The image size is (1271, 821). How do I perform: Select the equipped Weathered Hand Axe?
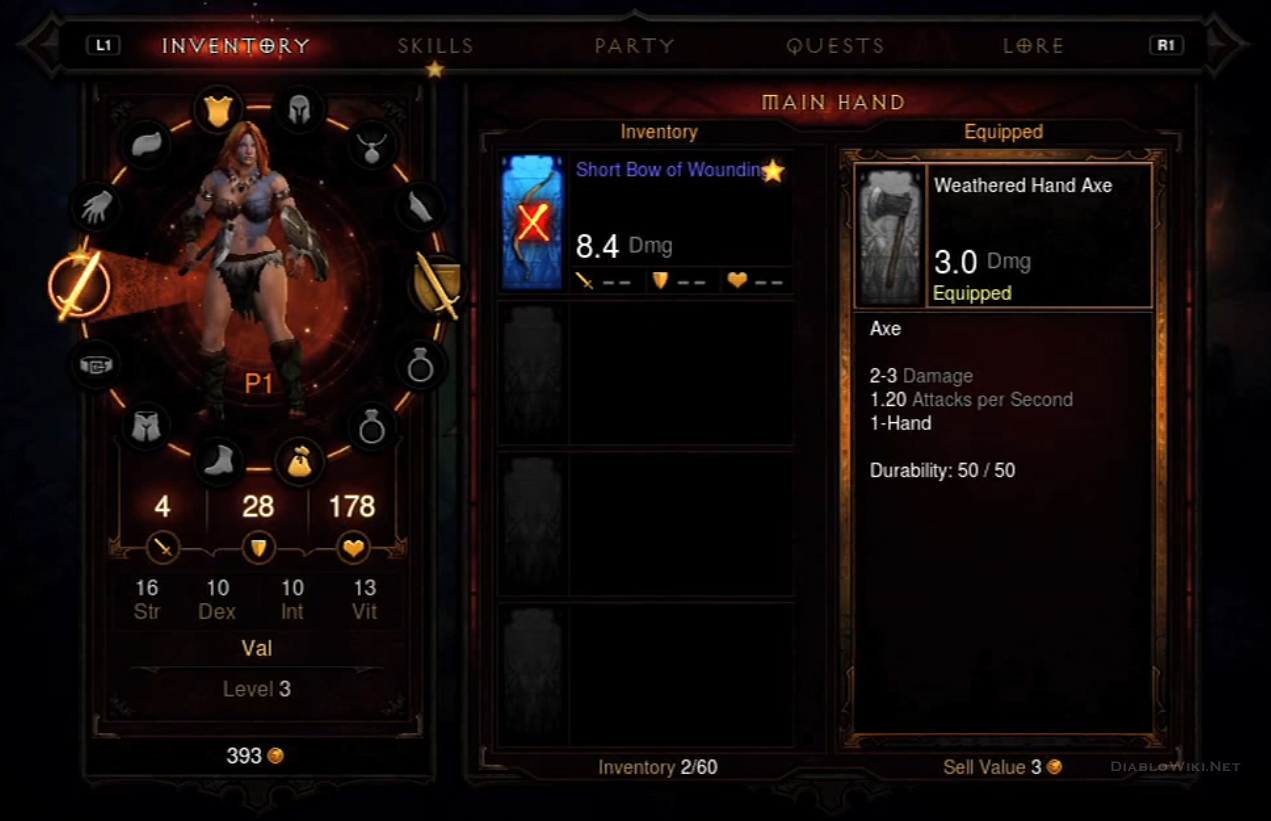click(x=1003, y=236)
